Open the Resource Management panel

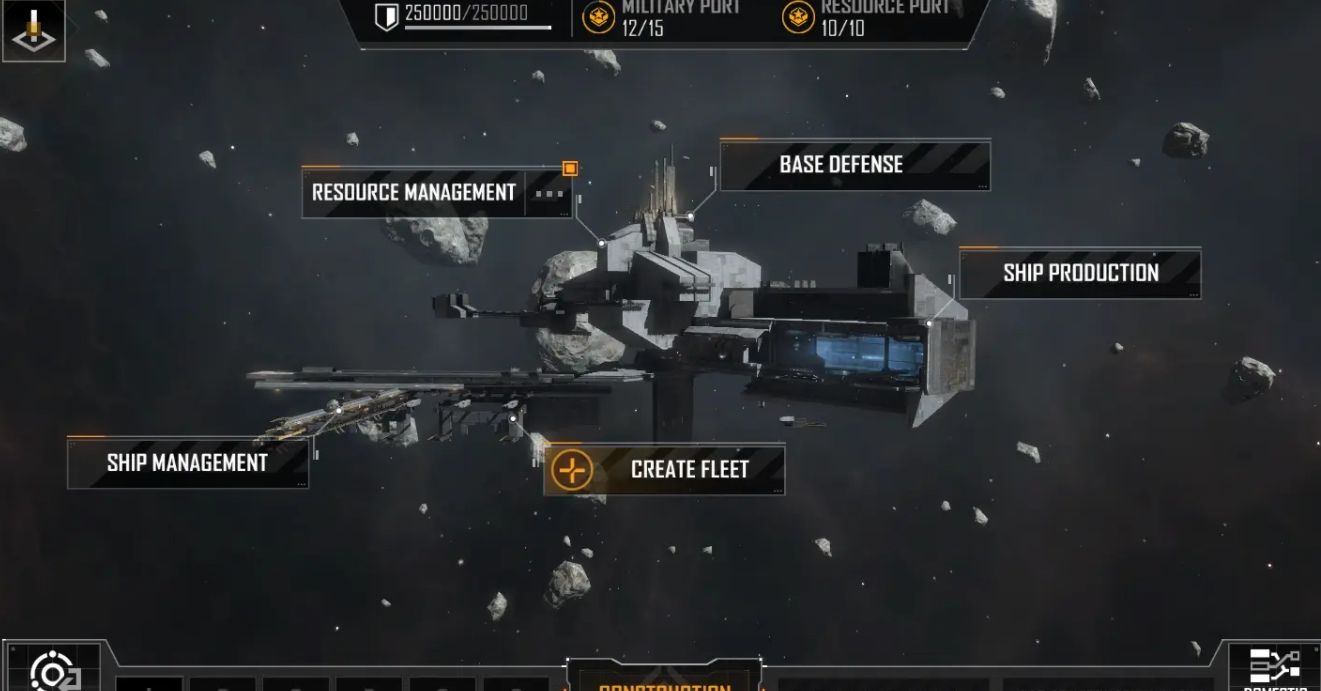click(x=414, y=192)
